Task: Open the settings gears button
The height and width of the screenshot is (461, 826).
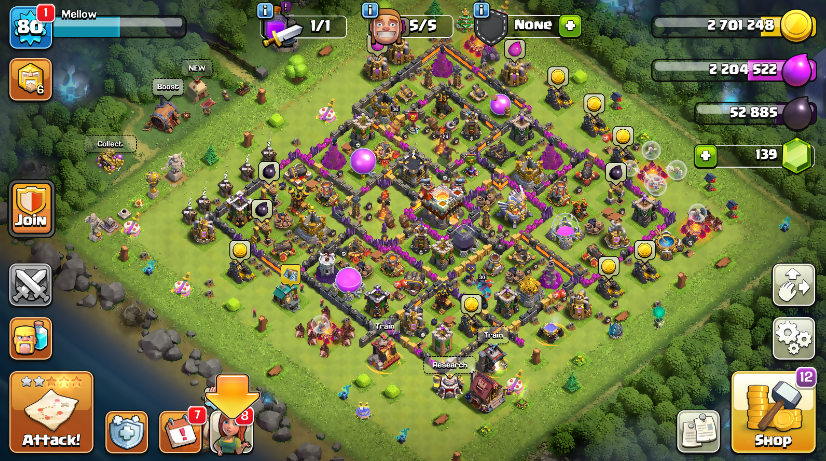Action: click(793, 339)
